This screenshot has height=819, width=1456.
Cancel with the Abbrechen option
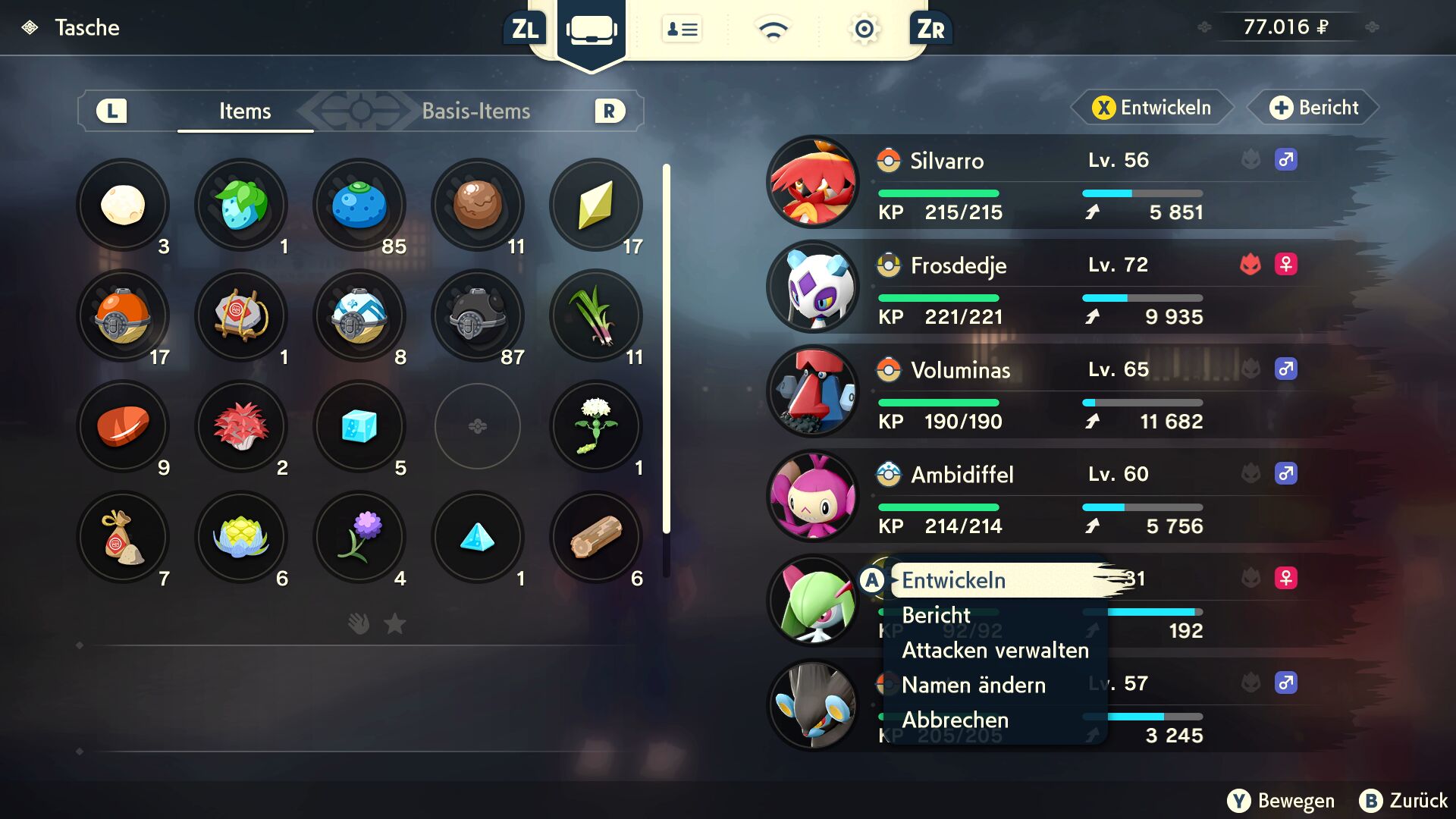coord(955,720)
